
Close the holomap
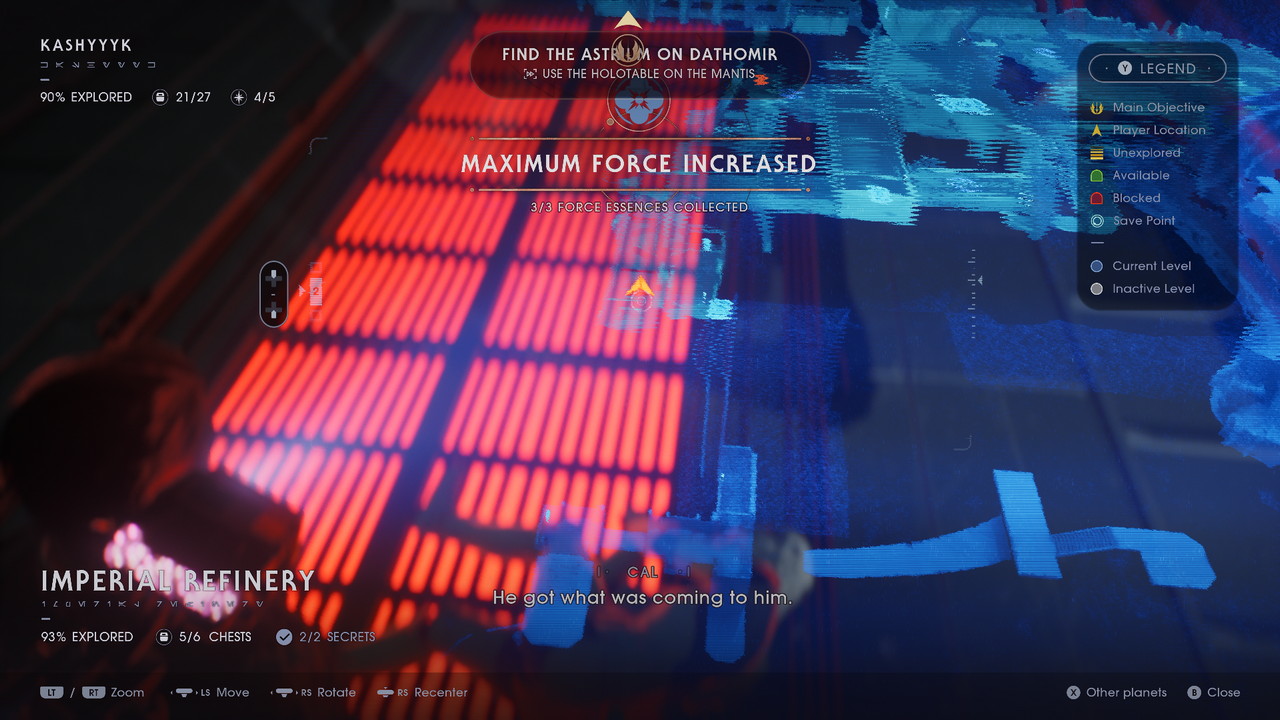point(1213,692)
